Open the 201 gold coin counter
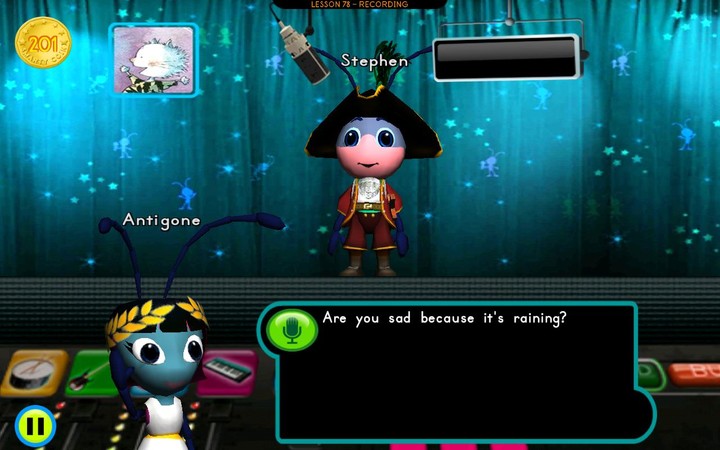The height and width of the screenshot is (450, 720). coord(43,43)
